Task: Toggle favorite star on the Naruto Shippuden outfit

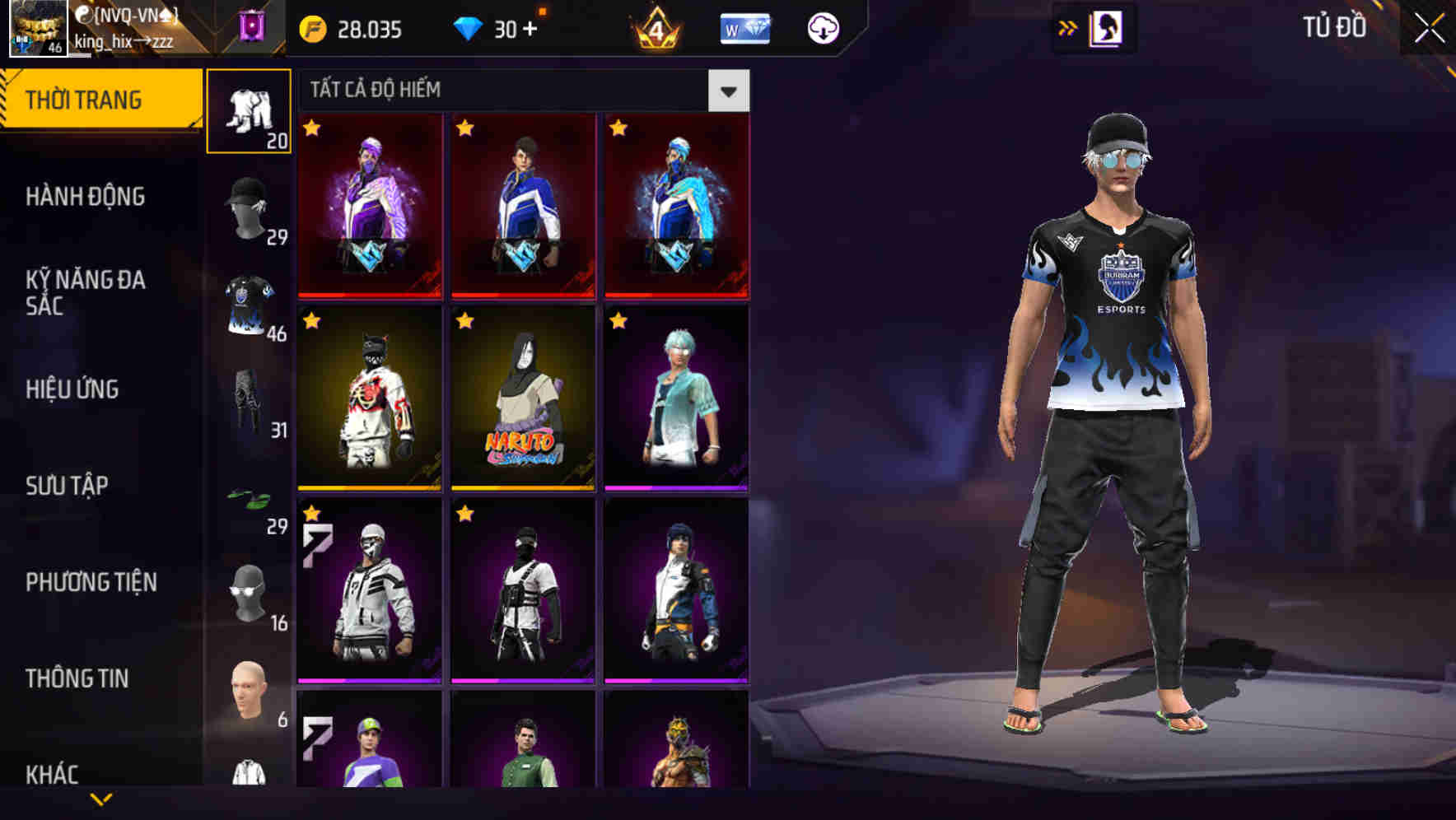Action: [x=464, y=320]
